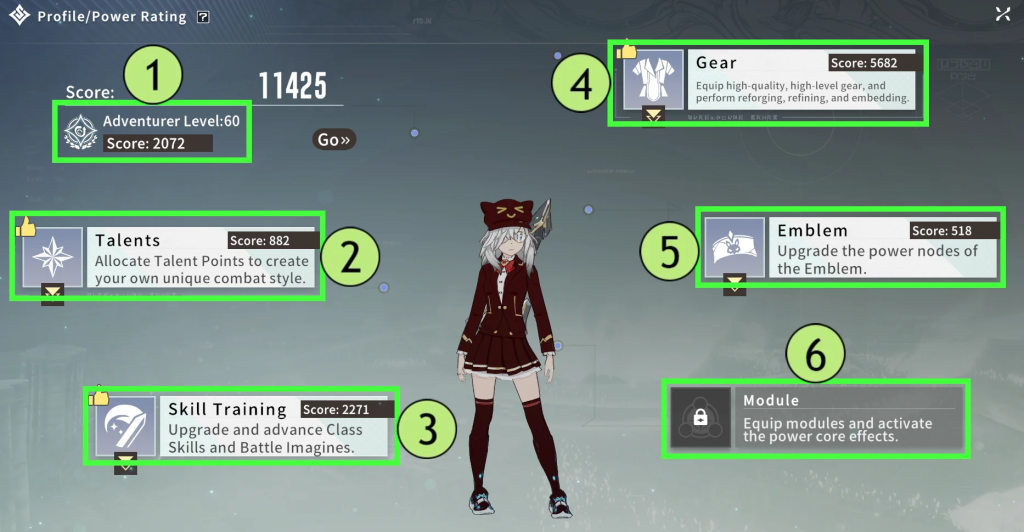1024x532 pixels.
Task: Click the Go button beside the score
Action: click(x=334, y=140)
